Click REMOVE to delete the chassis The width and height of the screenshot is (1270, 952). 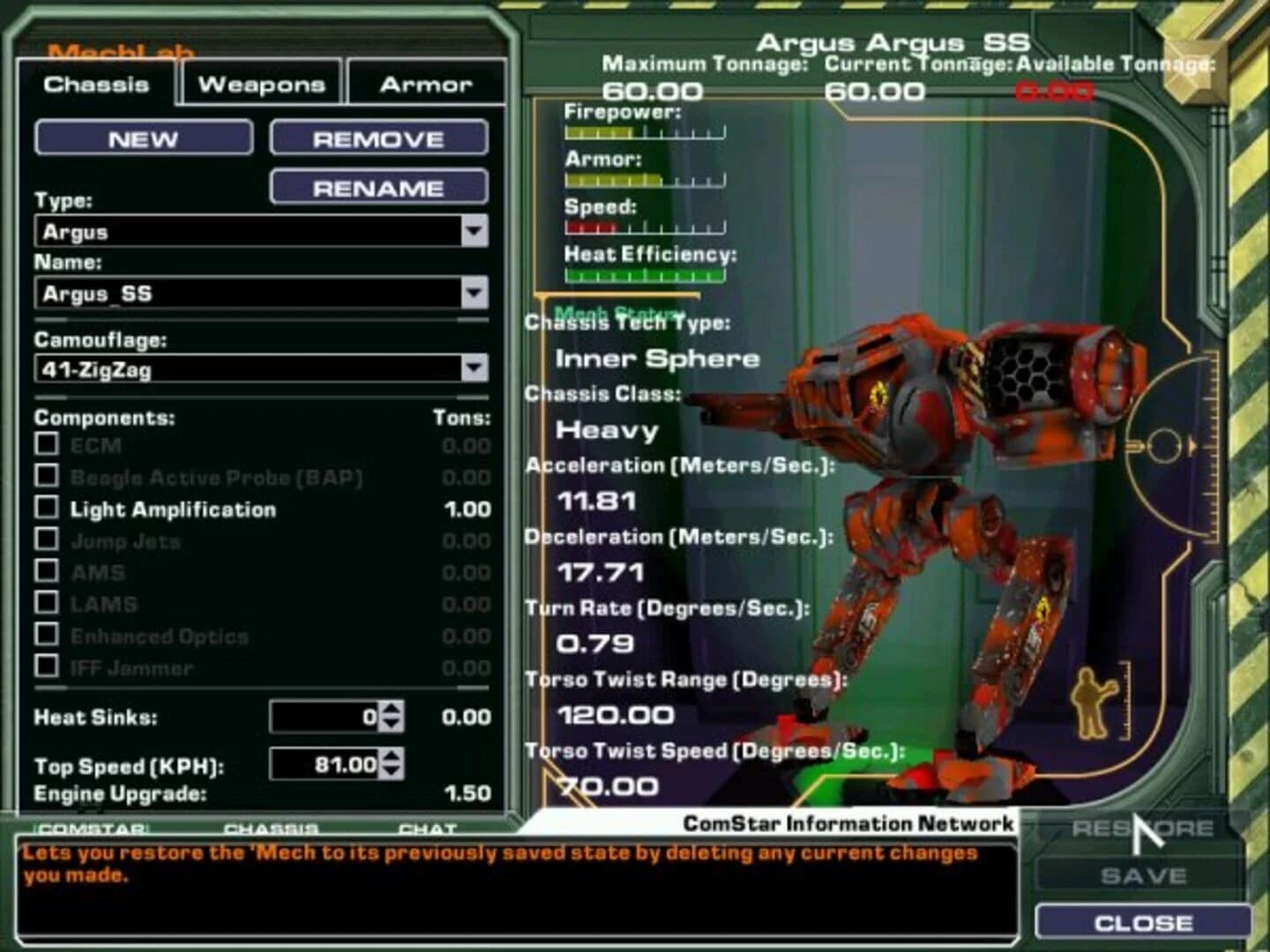tap(378, 138)
